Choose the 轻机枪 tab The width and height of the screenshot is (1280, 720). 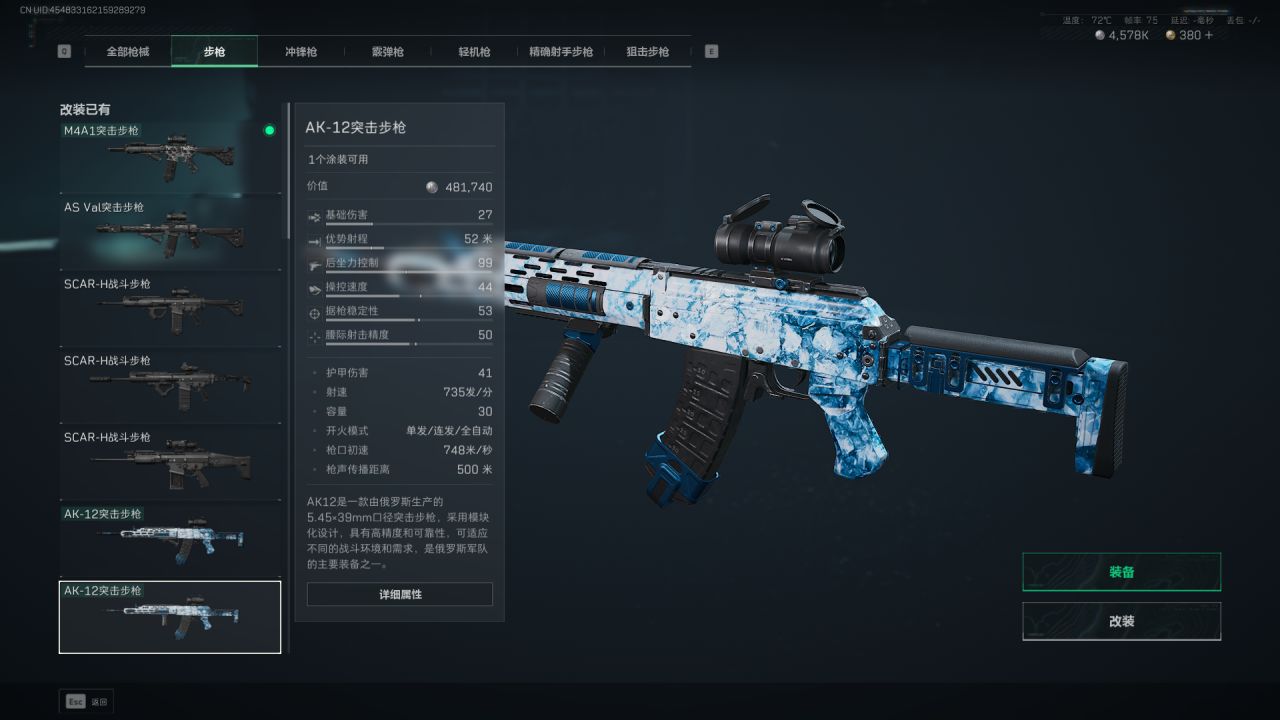pos(474,52)
